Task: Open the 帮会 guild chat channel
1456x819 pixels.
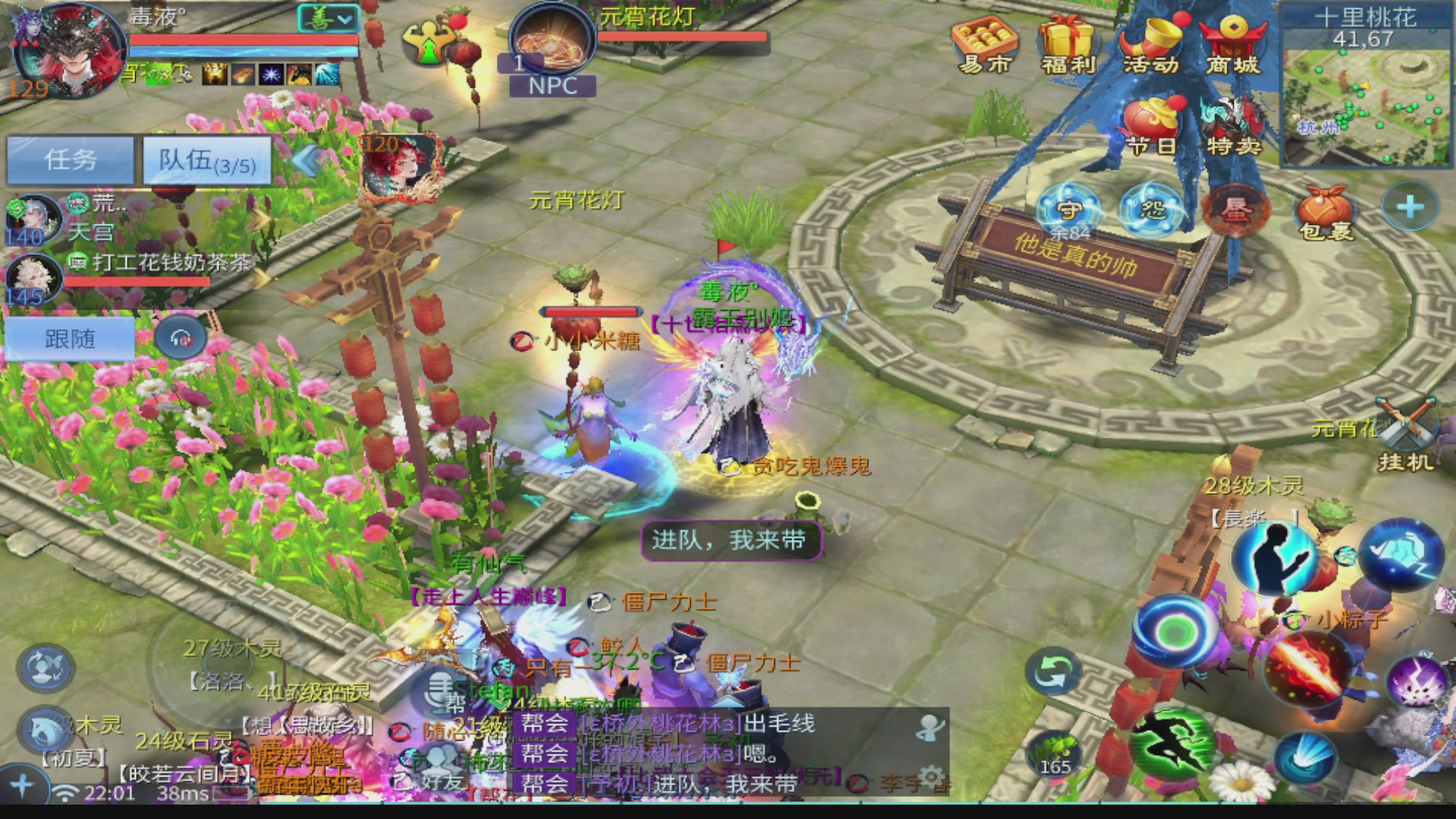Action: 546,724
